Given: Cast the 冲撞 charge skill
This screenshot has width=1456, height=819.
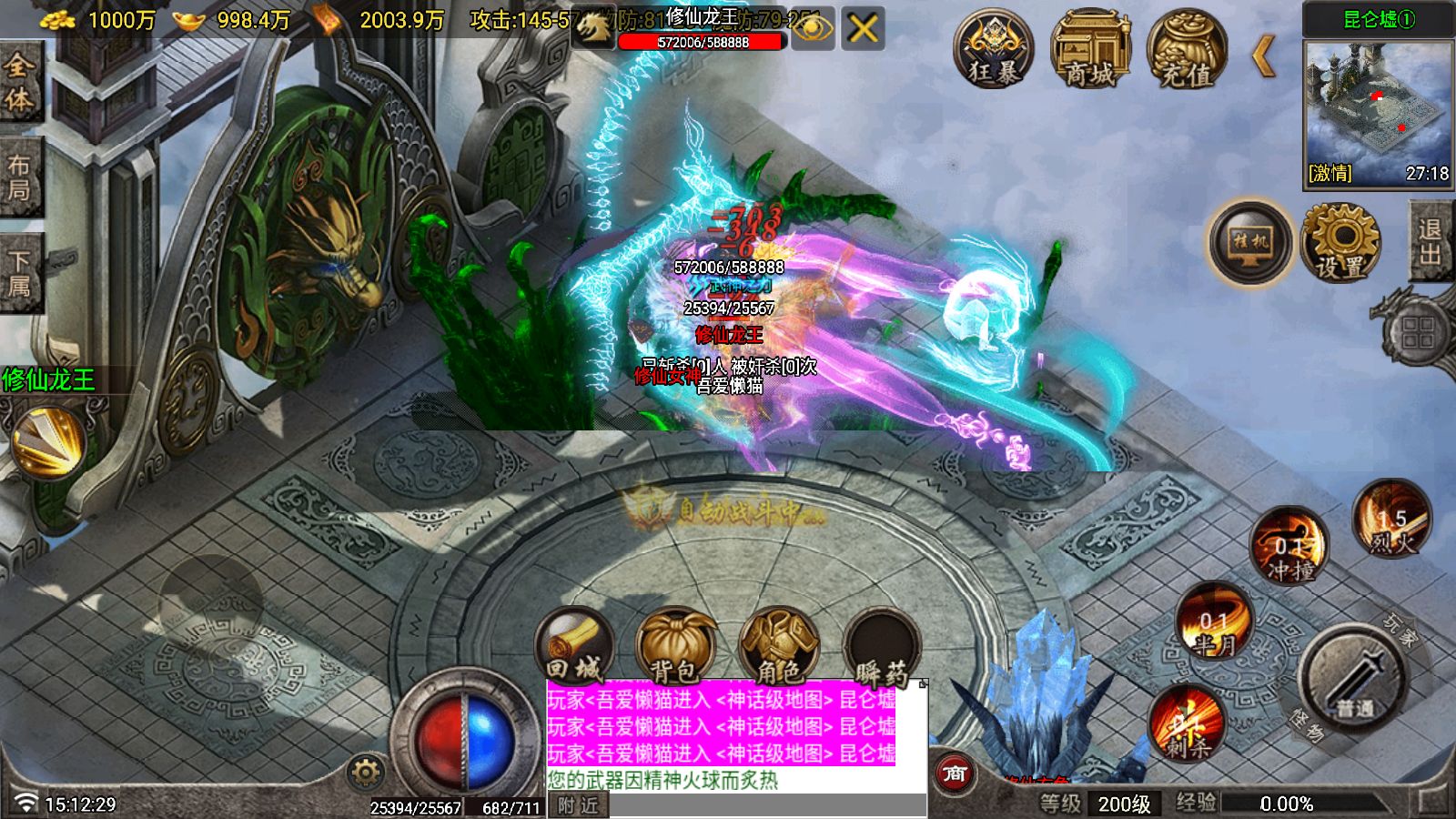Looking at the screenshot, I should pyautogui.click(x=1289, y=546).
